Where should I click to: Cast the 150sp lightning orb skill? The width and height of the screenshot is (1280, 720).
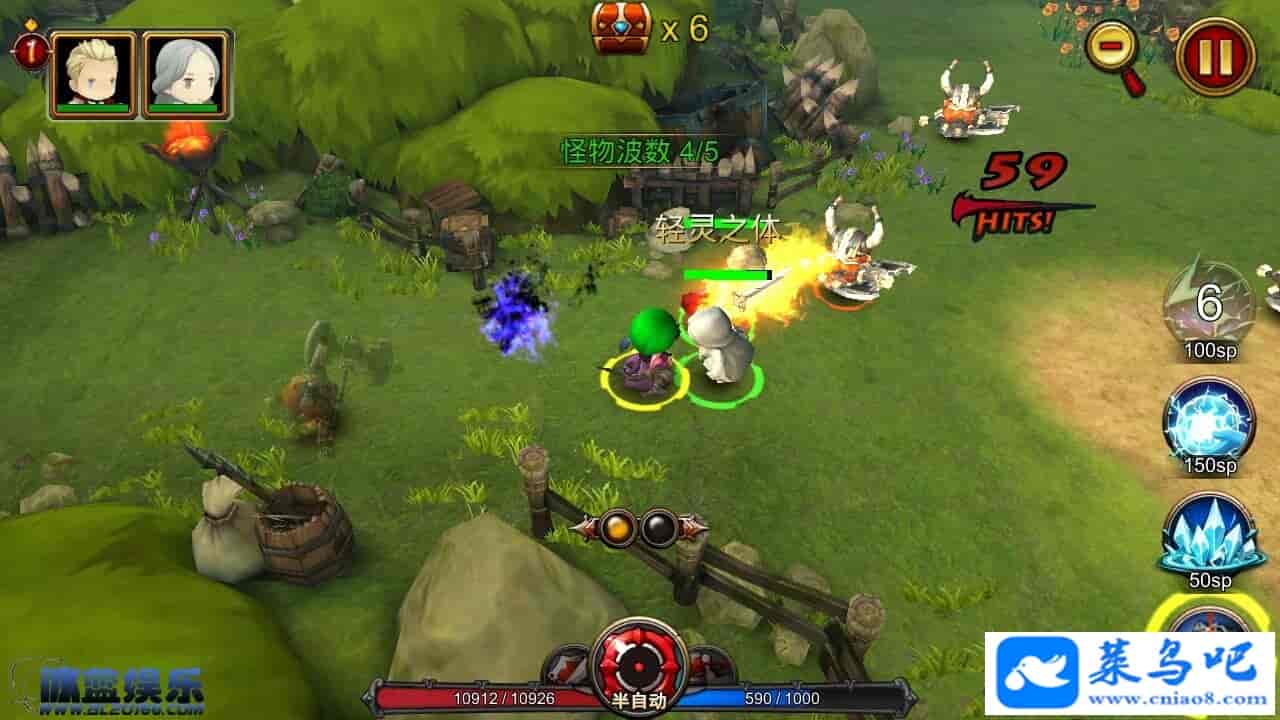1209,419
